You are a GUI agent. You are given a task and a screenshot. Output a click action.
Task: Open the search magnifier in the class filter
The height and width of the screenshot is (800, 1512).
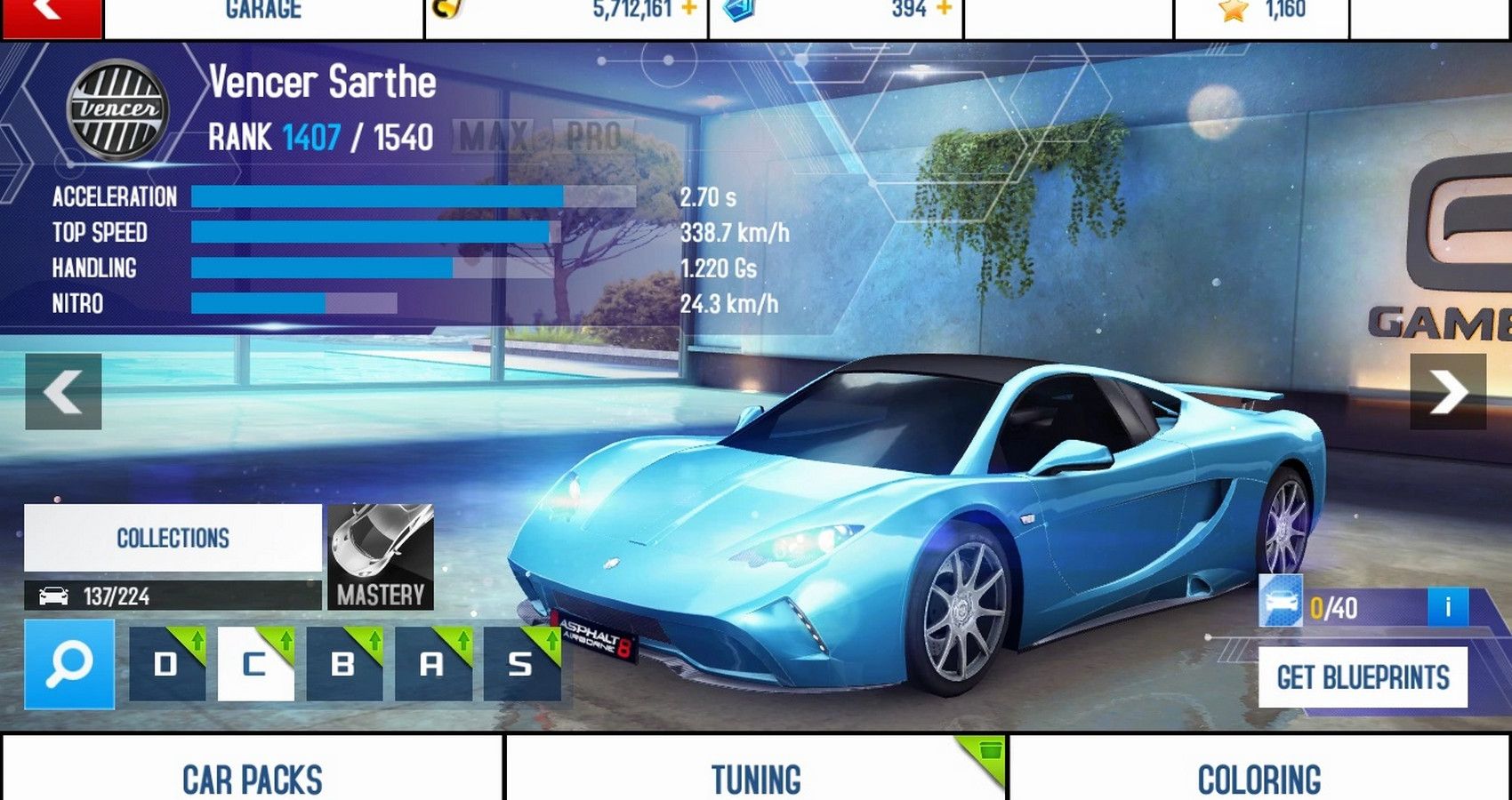(71, 662)
